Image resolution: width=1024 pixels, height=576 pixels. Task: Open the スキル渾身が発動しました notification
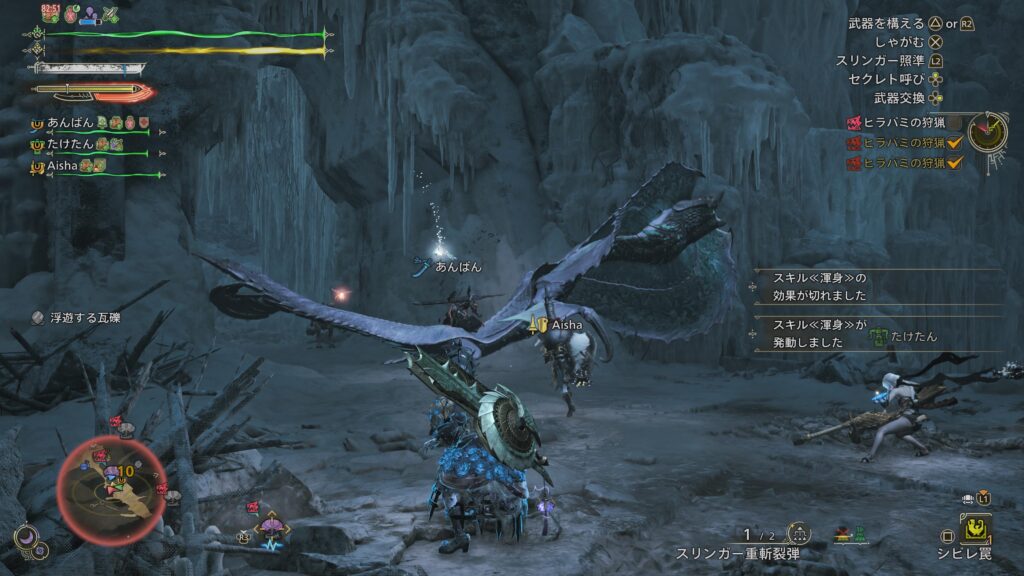click(820, 334)
